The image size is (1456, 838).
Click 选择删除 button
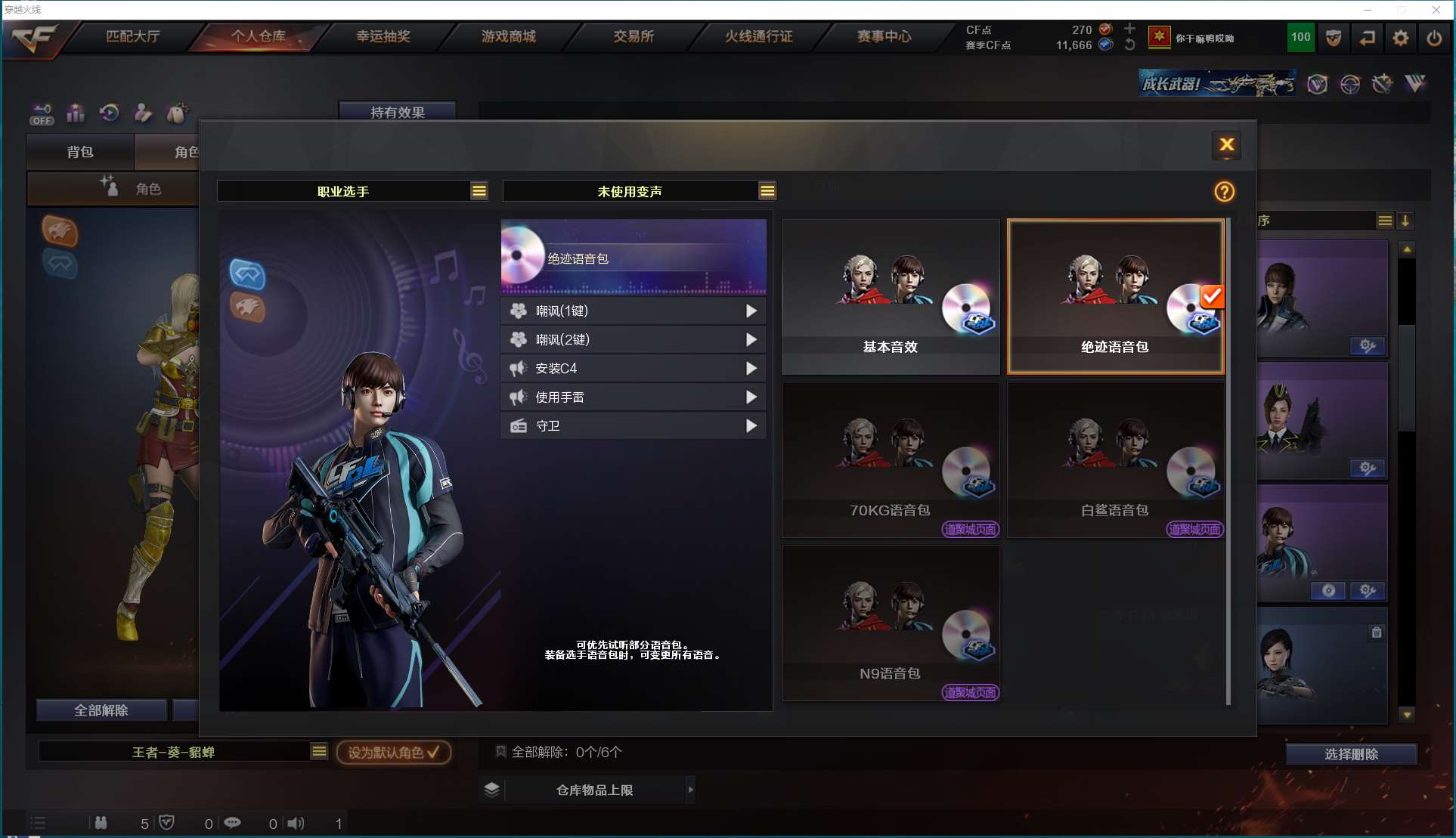(1351, 754)
